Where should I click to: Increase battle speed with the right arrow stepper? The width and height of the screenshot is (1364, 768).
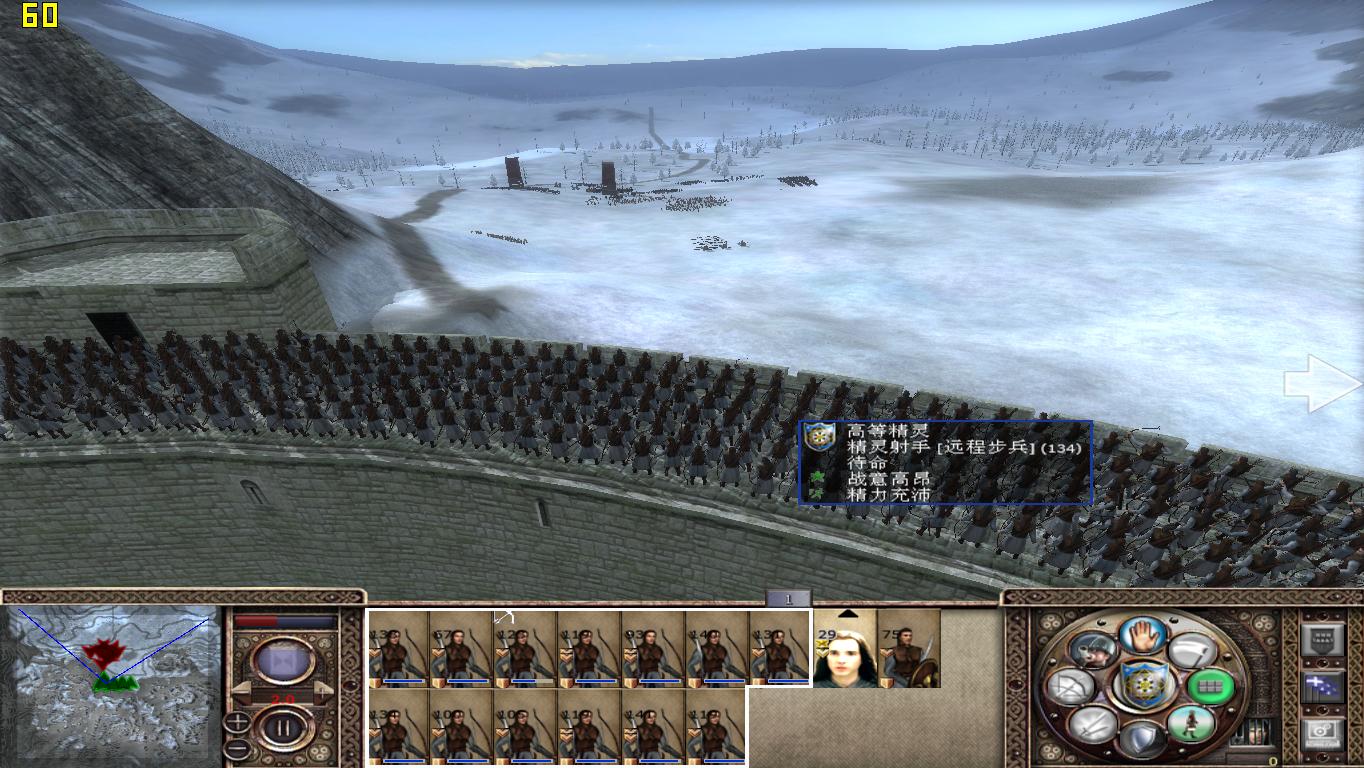tap(323, 691)
